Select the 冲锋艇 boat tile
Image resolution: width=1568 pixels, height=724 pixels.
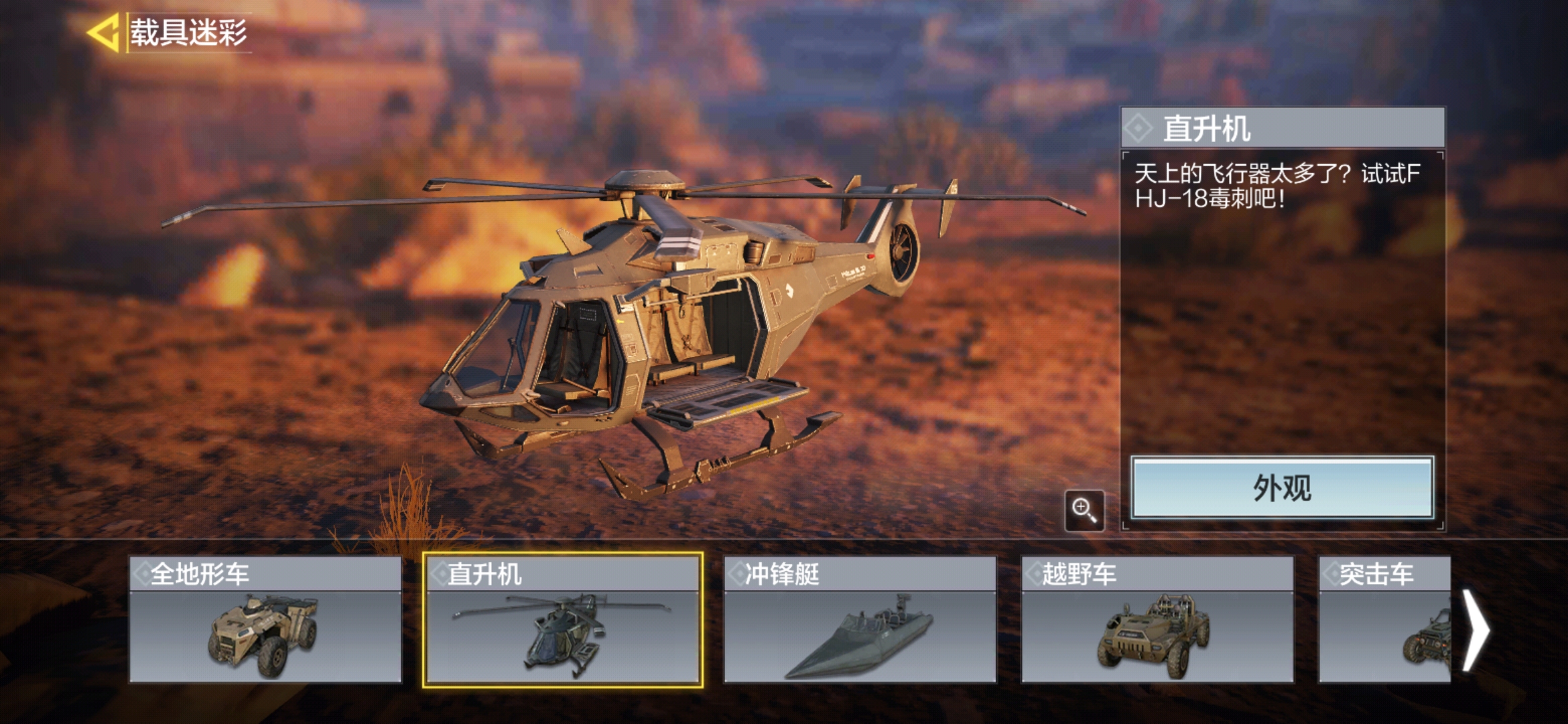pyautogui.click(x=860, y=619)
